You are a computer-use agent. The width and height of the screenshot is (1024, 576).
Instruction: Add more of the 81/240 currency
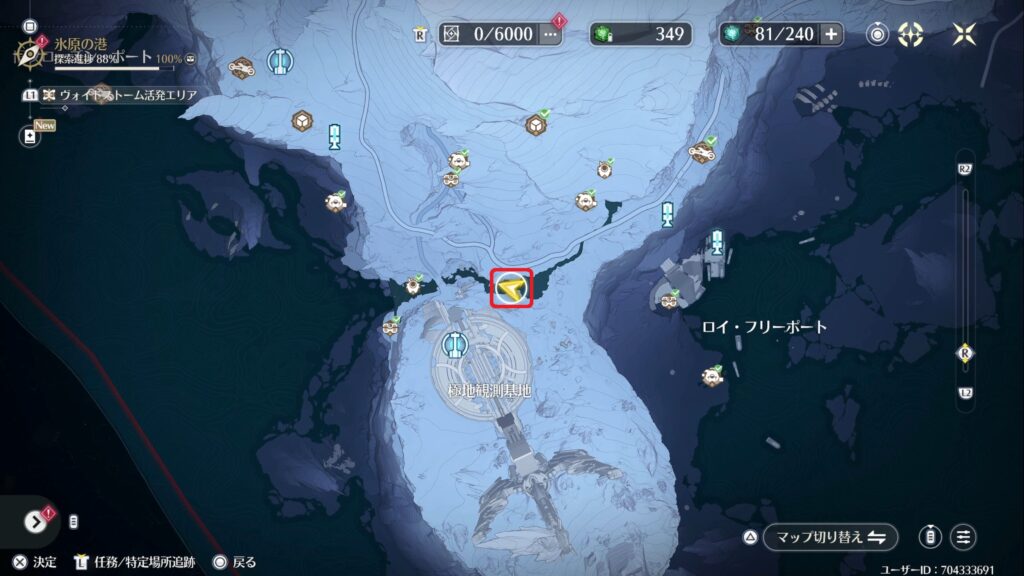831,34
